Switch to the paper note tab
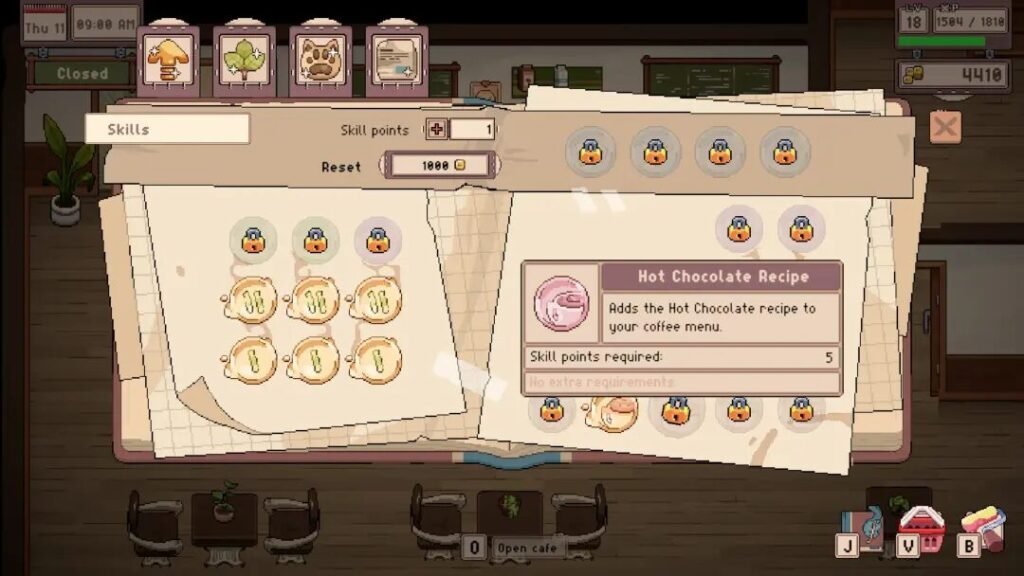This screenshot has height=576, width=1024. point(397,60)
